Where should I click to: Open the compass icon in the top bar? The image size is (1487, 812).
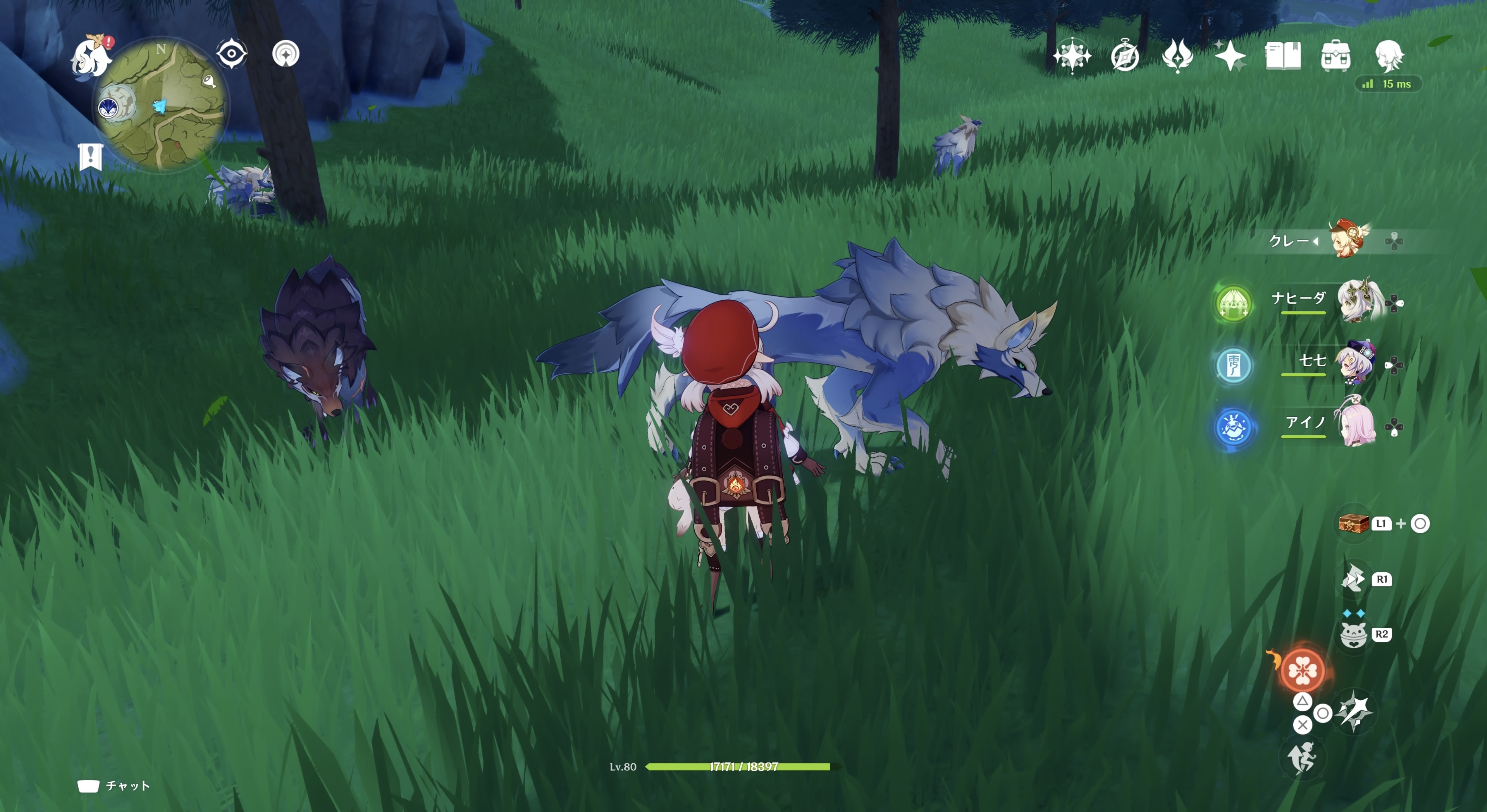(x=1125, y=57)
